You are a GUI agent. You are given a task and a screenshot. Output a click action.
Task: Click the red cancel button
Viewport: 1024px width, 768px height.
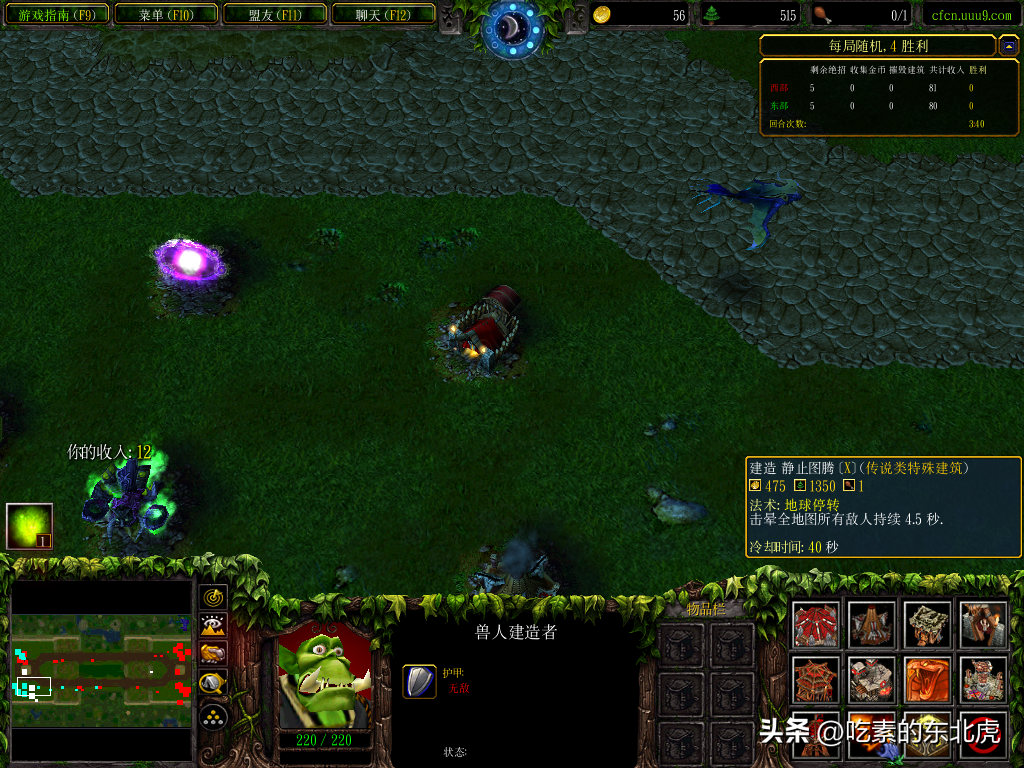click(x=984, y=735)
